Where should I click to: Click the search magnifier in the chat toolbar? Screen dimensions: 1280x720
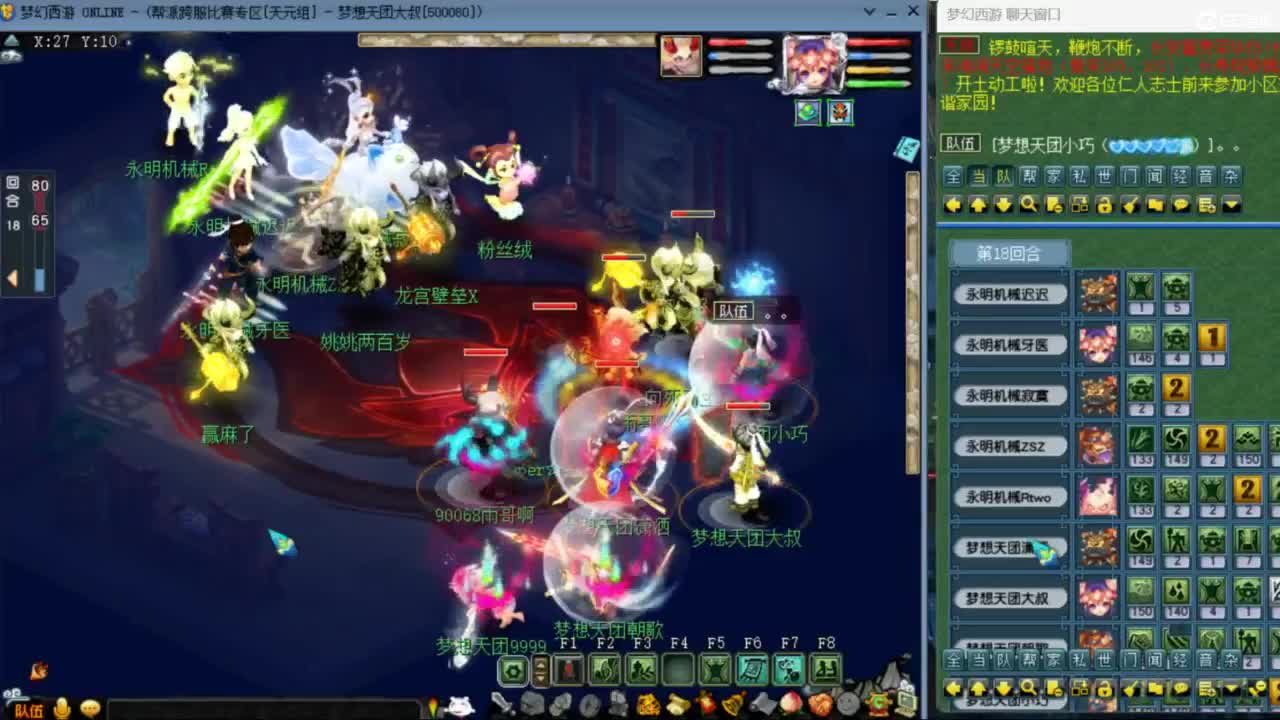coord(1028,205)
